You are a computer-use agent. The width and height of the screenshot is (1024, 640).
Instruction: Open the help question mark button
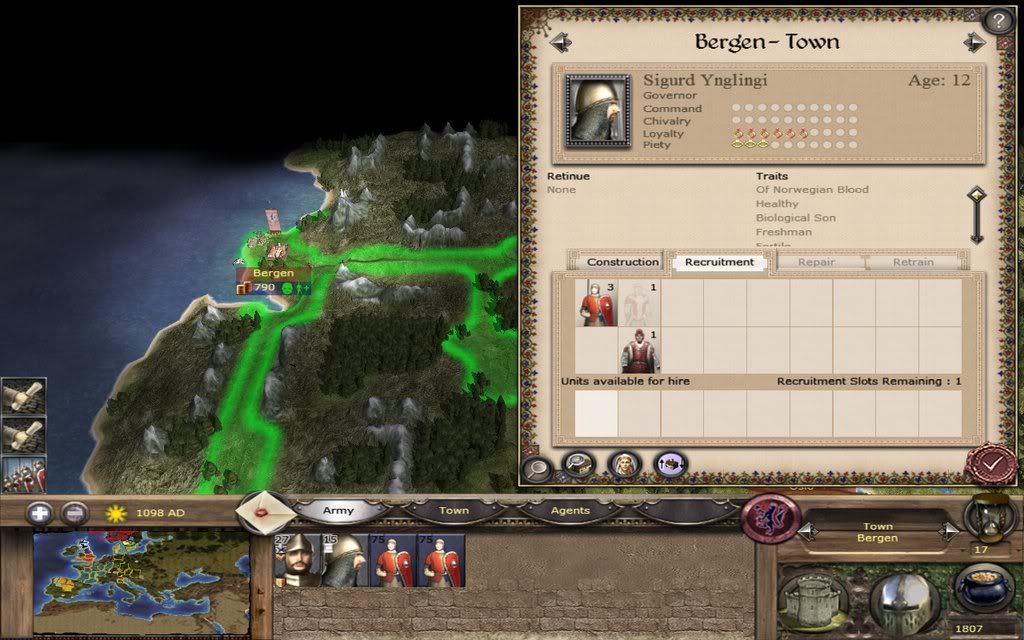pos(997,20)
